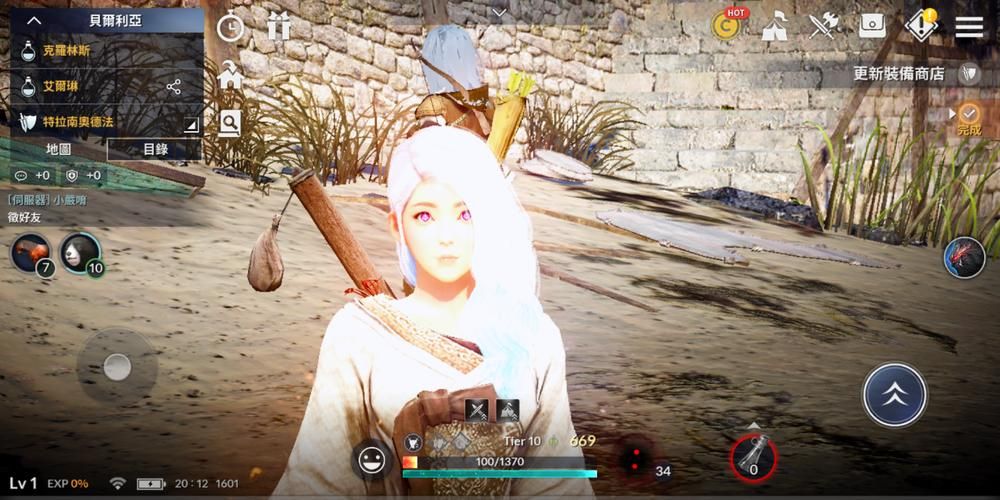Viewport: 1000px width, 500px height.
Task: Activate the double-arrow jump button
Action: (894, 394)
